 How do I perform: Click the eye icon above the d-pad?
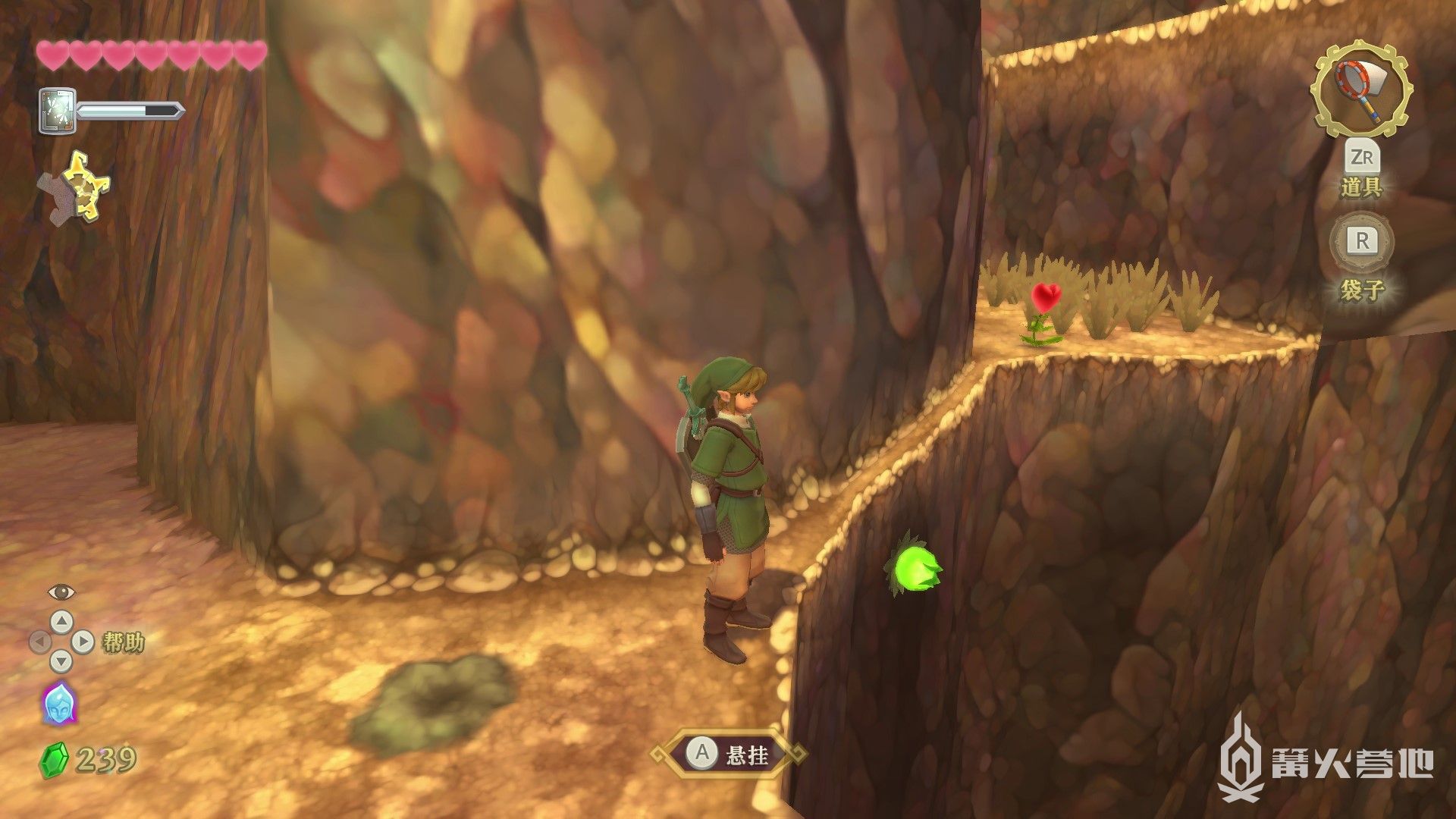pos(61,592)
